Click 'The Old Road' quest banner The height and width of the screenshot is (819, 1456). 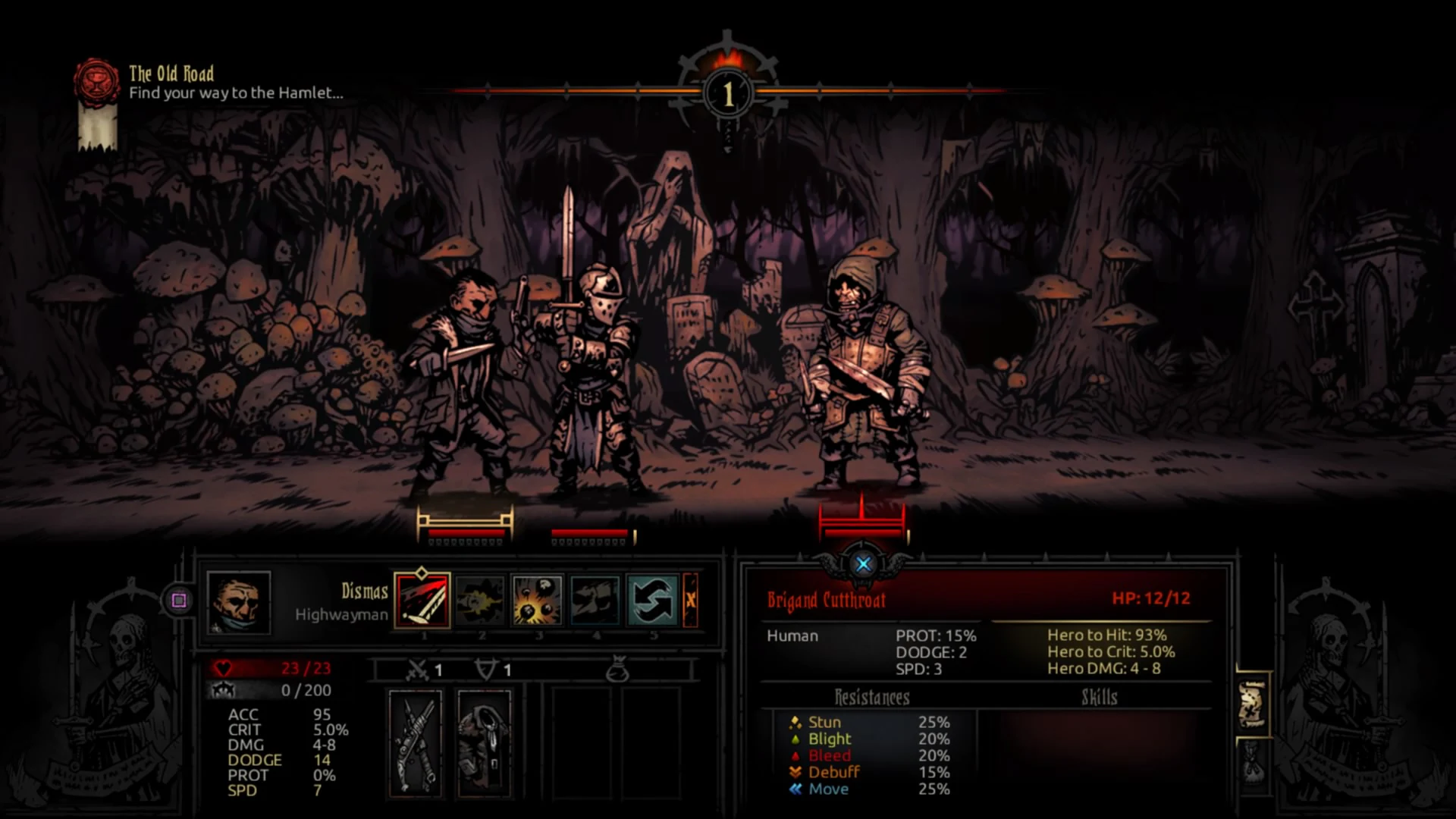171,75
